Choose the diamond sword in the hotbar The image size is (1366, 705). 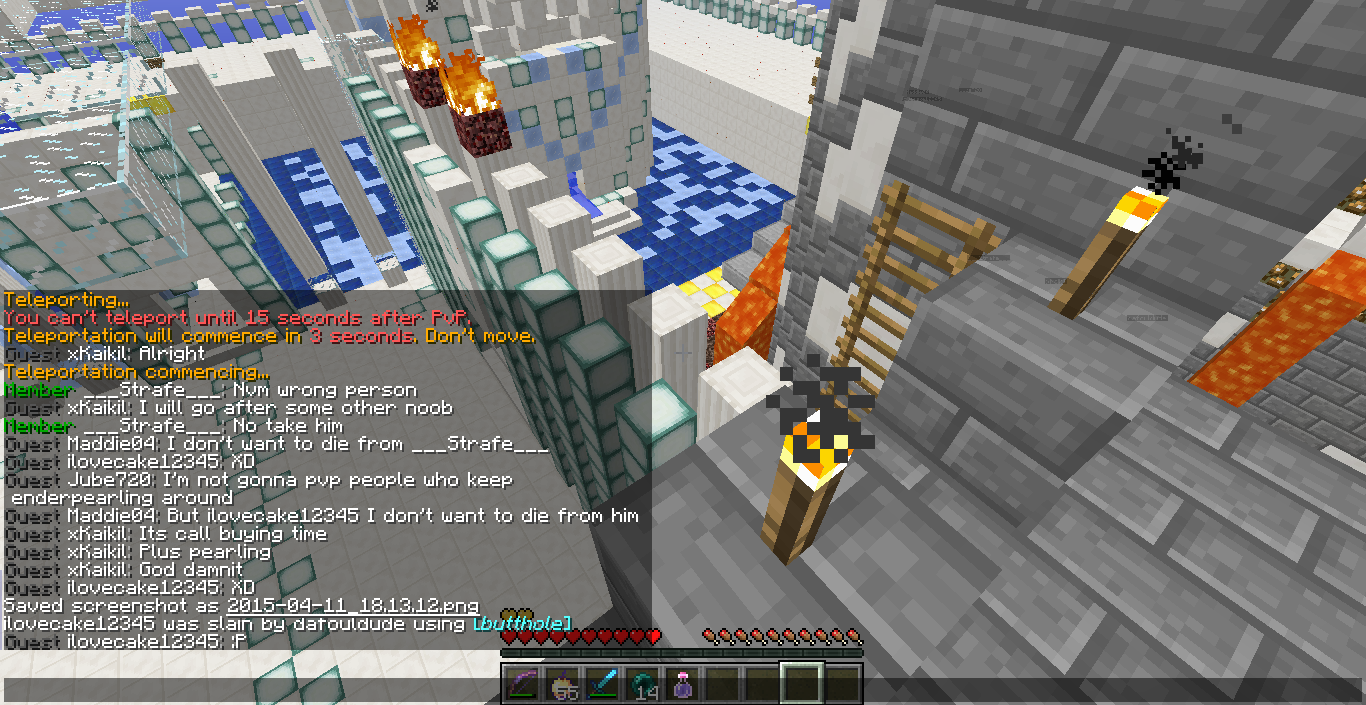601,684
